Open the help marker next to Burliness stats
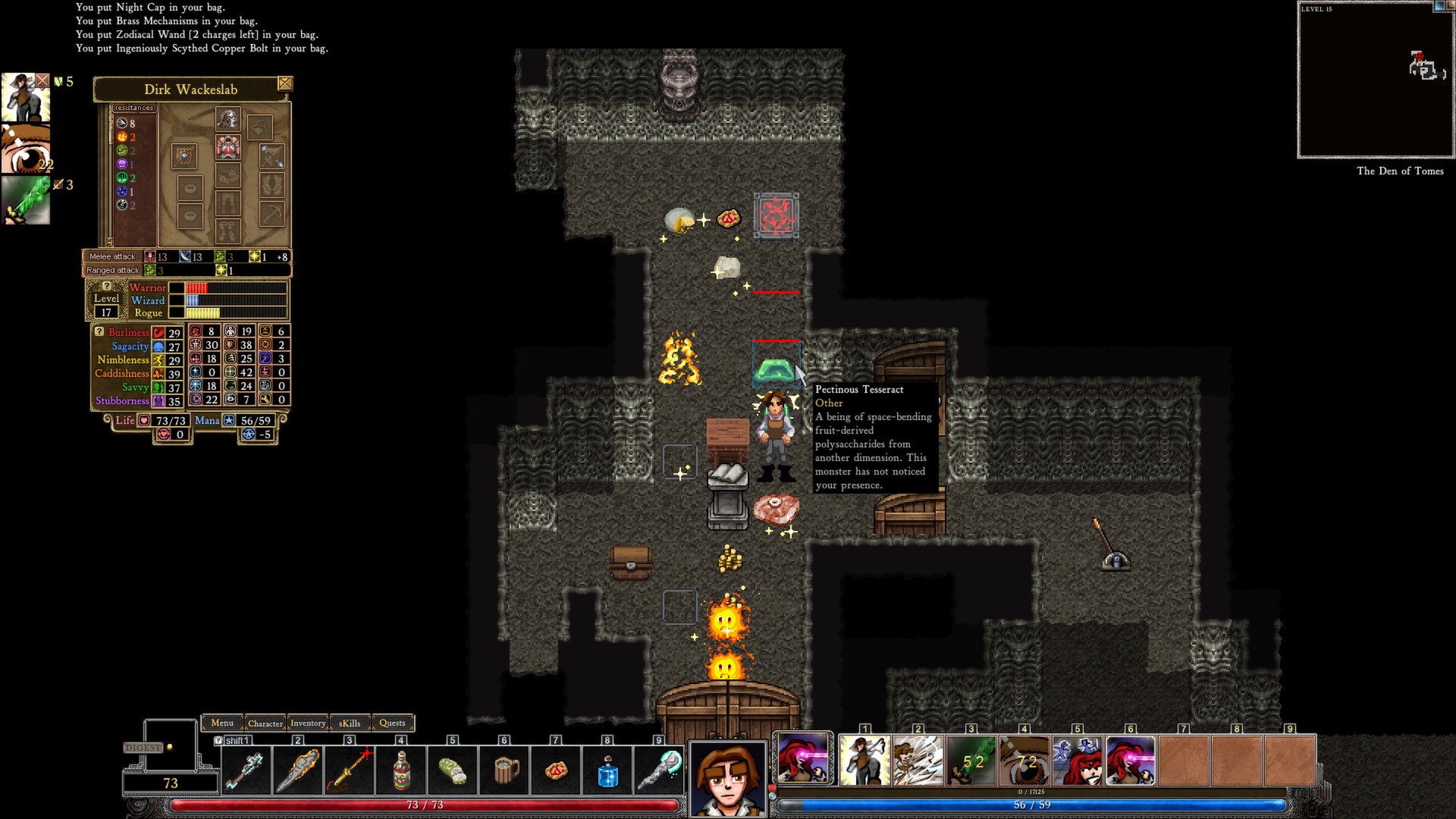1456x819 pixels. (x=99, y=331)
